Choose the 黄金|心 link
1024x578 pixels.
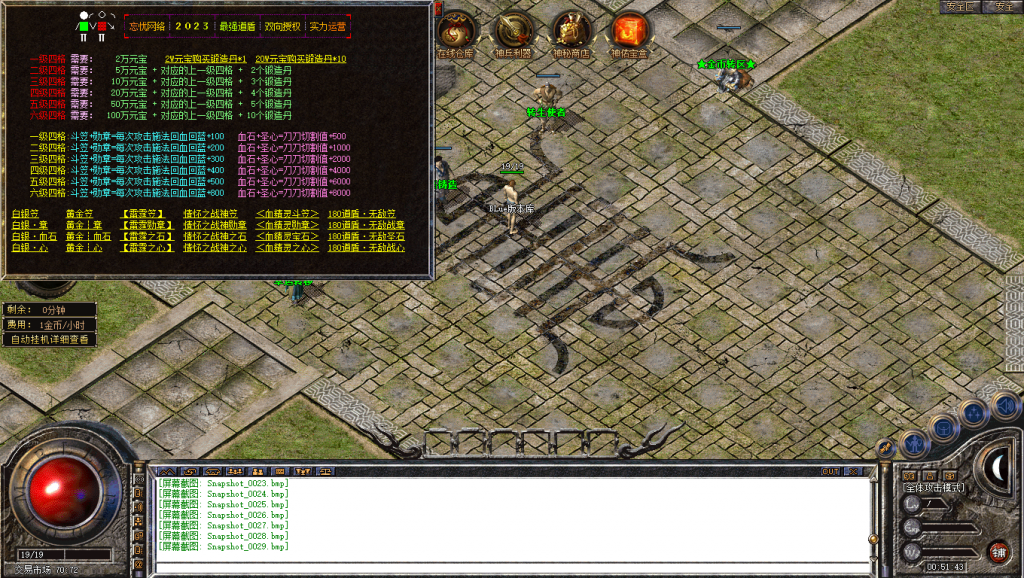click(83, 247)
